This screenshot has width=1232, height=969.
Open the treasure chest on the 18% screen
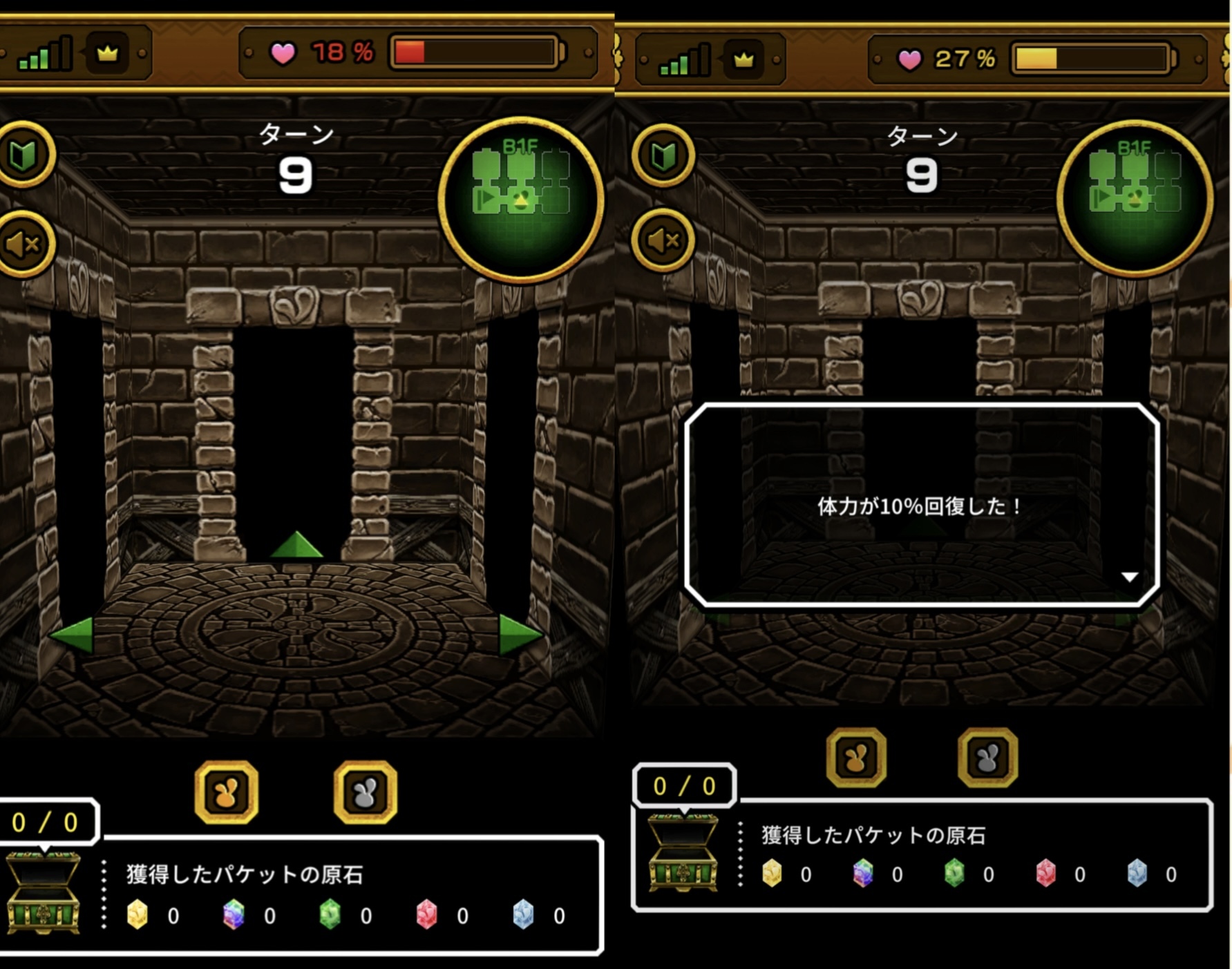[x=43, y=892]
